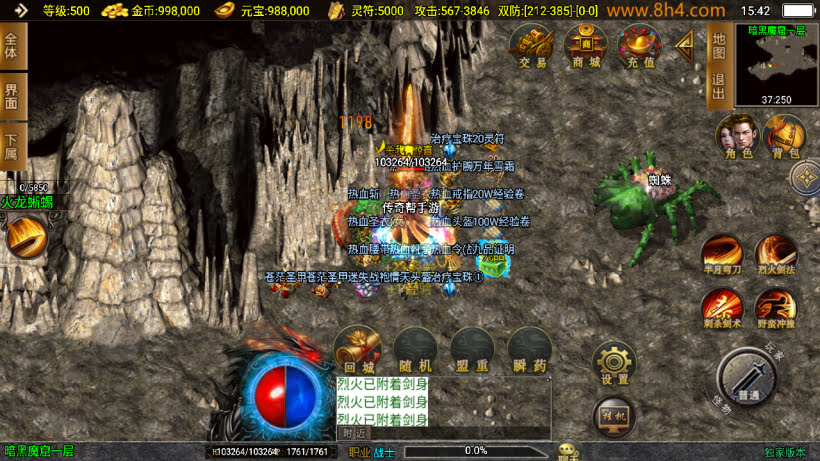Open the 设置 settings gear

coord(615,364)
